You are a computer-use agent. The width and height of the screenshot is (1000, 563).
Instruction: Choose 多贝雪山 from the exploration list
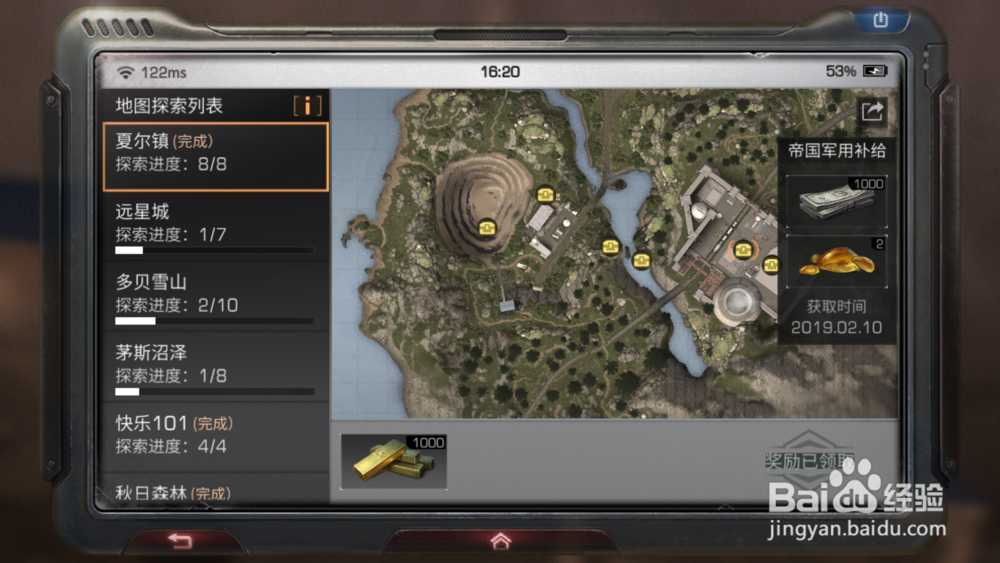pyautogui.click(x=215, y=297)
